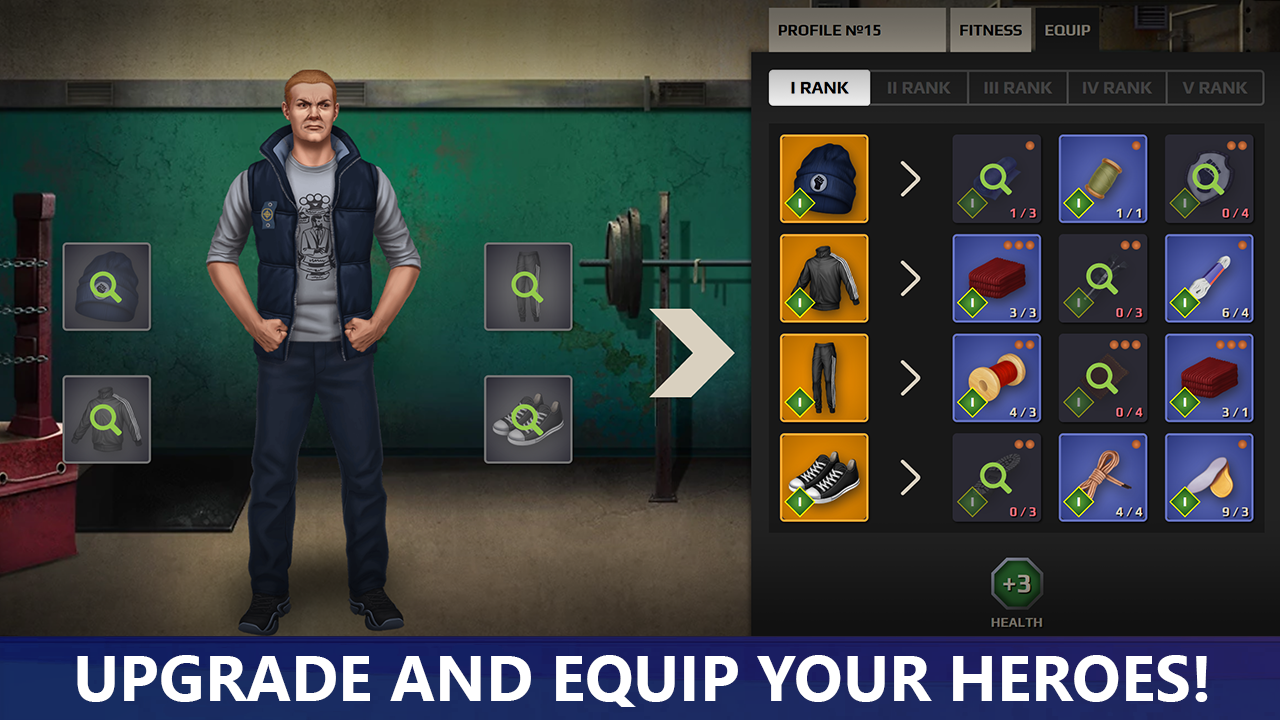Click the thread spool upgrade material
This screenshot has width=1280, height=720.
point(1102,179)
